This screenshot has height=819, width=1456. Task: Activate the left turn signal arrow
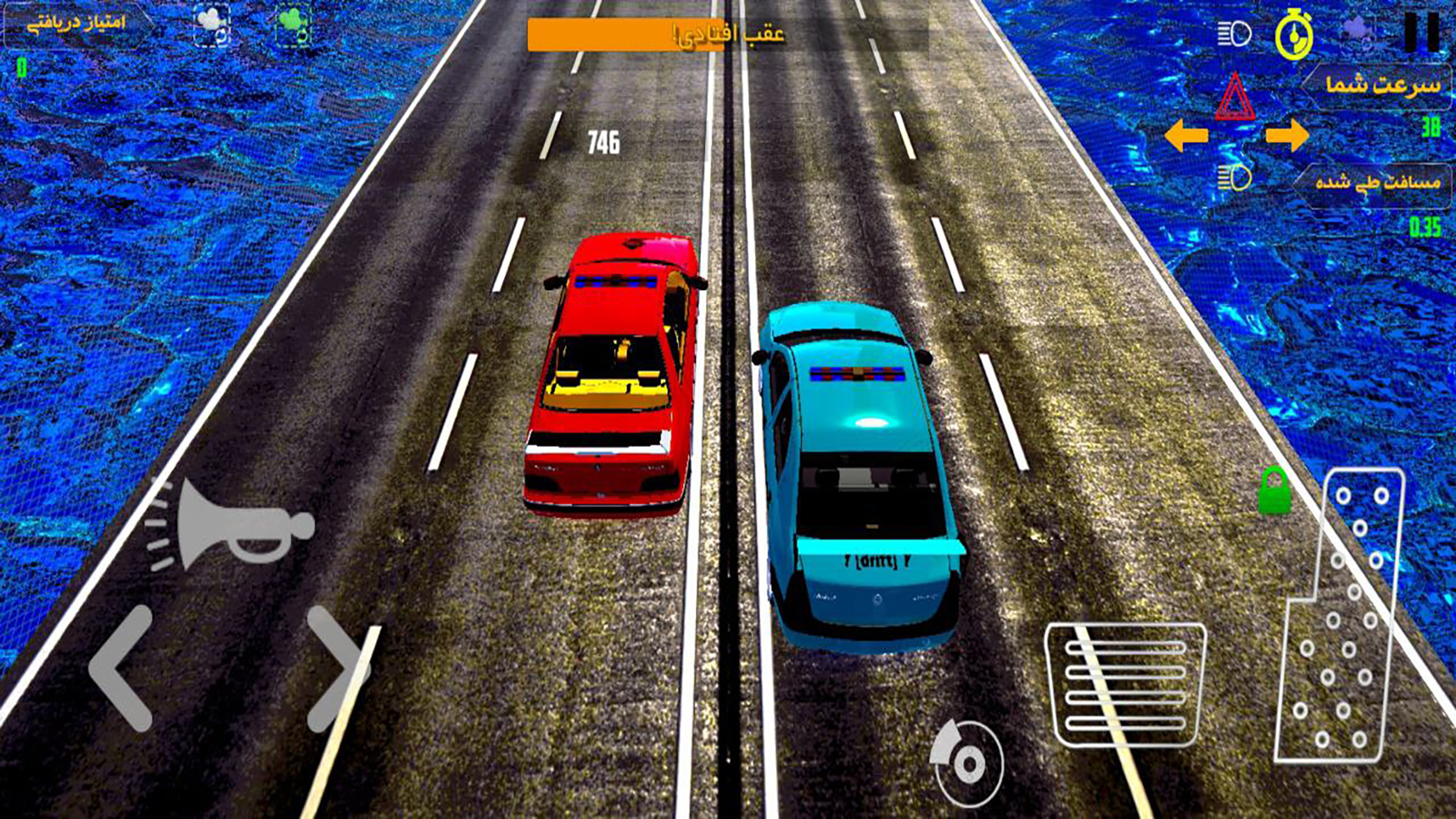1187,136
